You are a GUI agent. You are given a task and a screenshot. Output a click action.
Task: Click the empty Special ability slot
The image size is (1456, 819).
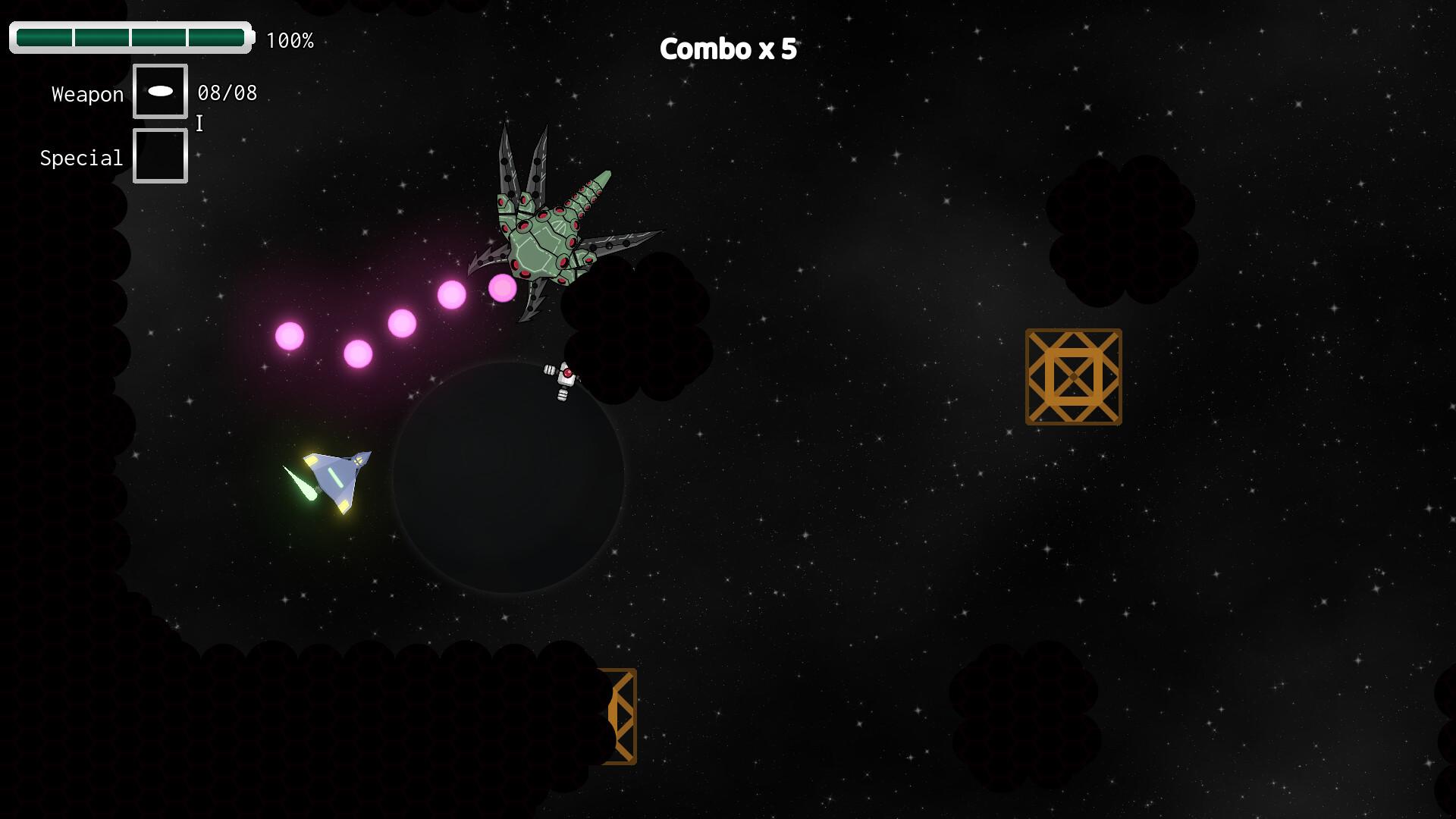160,156
